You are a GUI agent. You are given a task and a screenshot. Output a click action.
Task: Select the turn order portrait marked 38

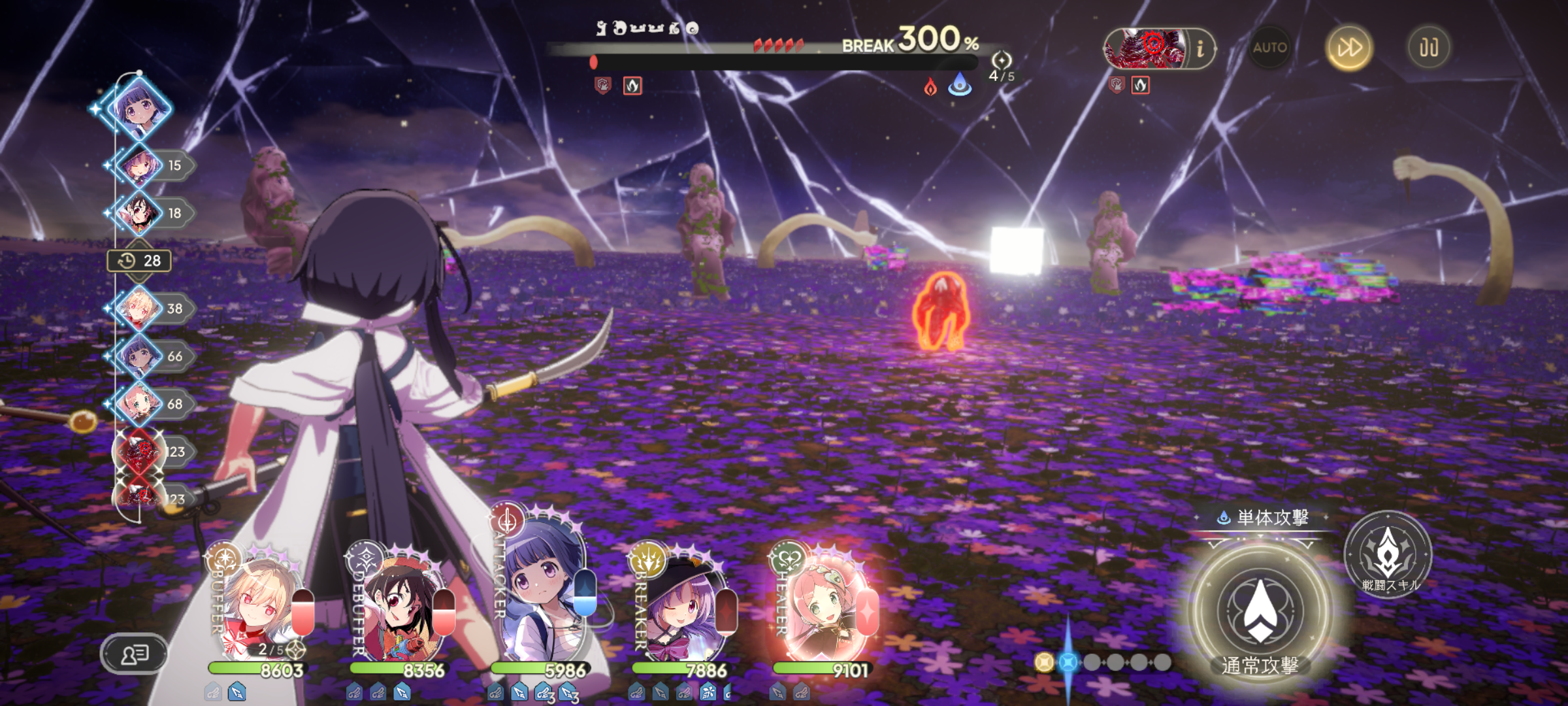139,309
